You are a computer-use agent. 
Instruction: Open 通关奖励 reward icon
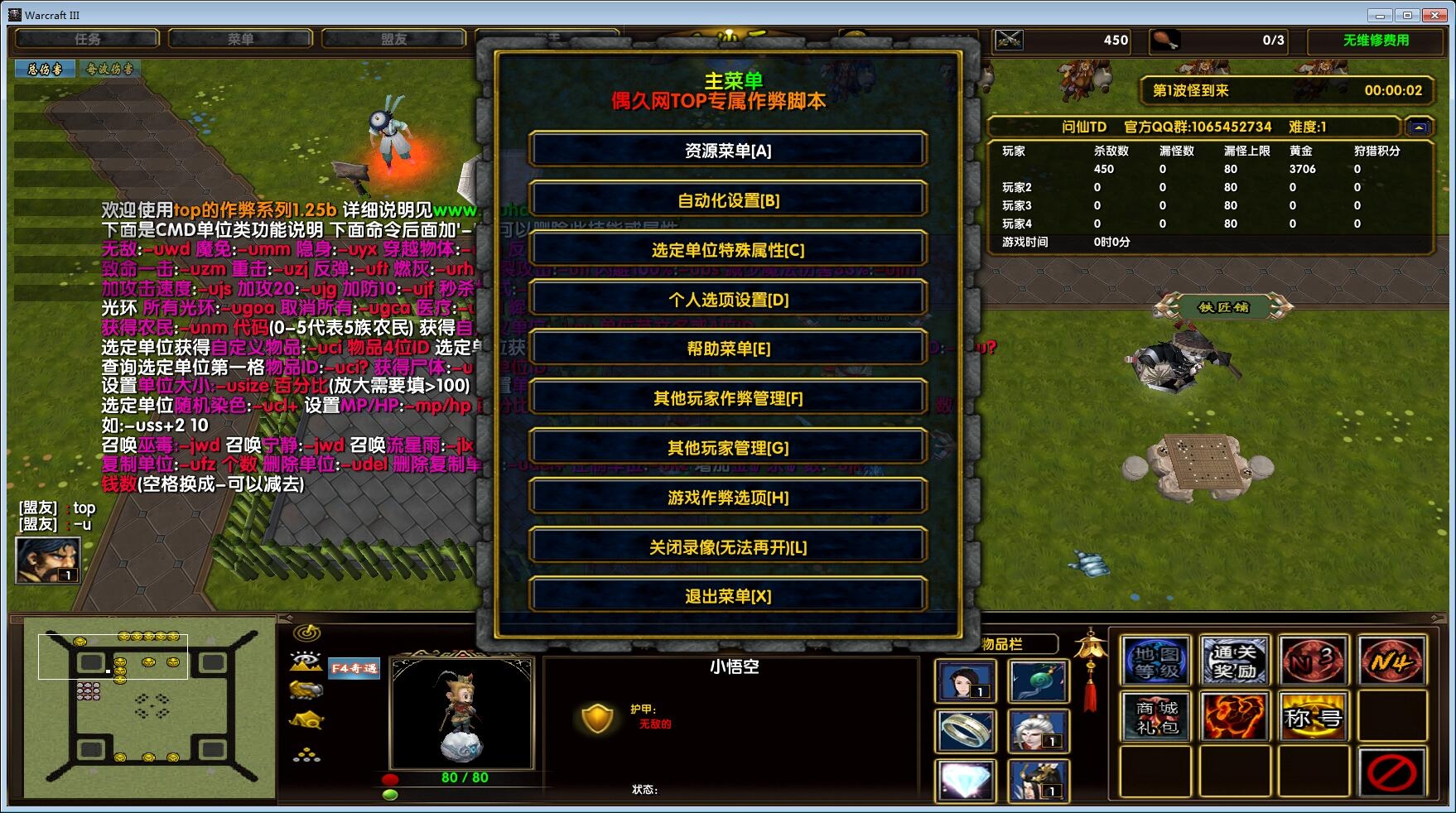click(1234, 661)
